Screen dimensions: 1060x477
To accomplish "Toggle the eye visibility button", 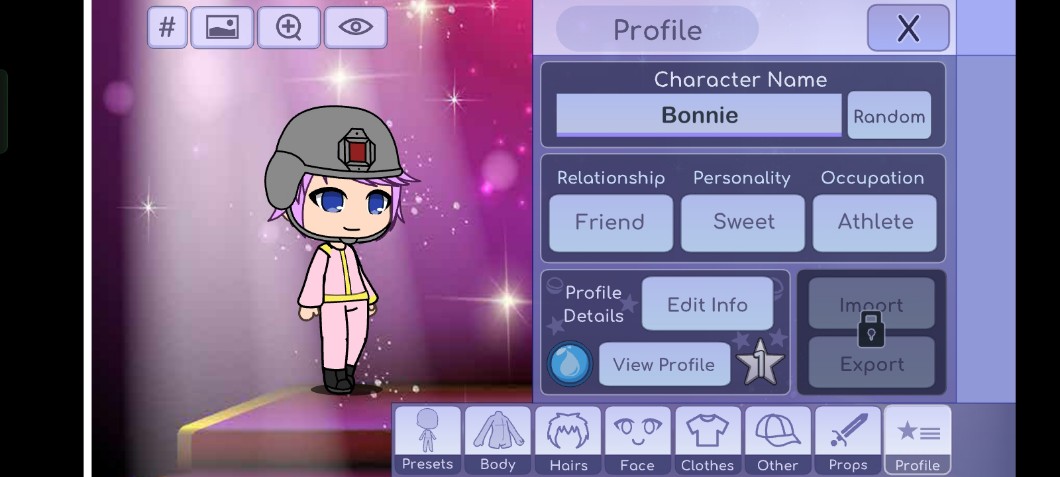I will click(x=355, y=28).
